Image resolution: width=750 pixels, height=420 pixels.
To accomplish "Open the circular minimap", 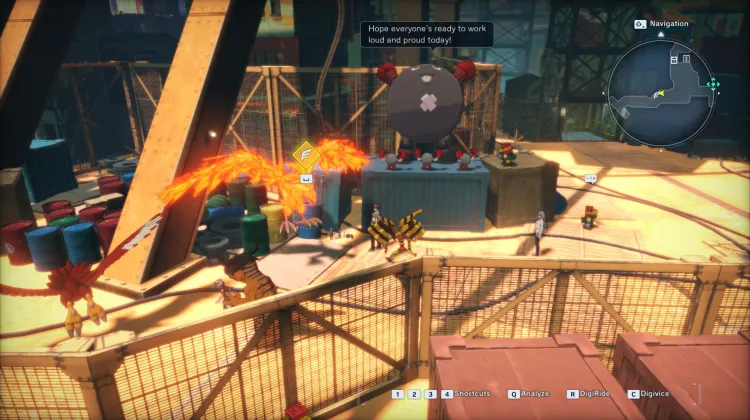I will 661,86.
